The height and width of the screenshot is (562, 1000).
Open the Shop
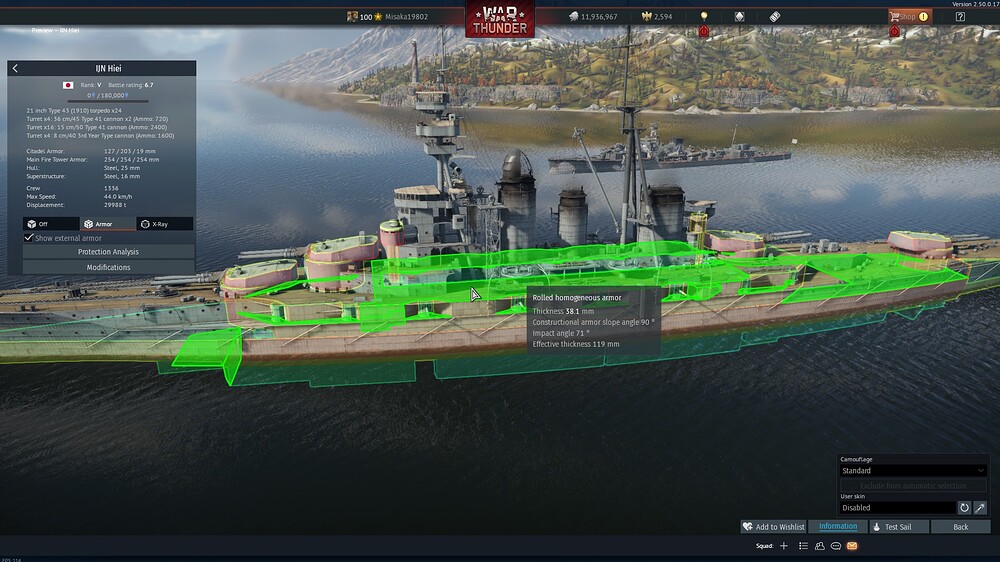908,16
